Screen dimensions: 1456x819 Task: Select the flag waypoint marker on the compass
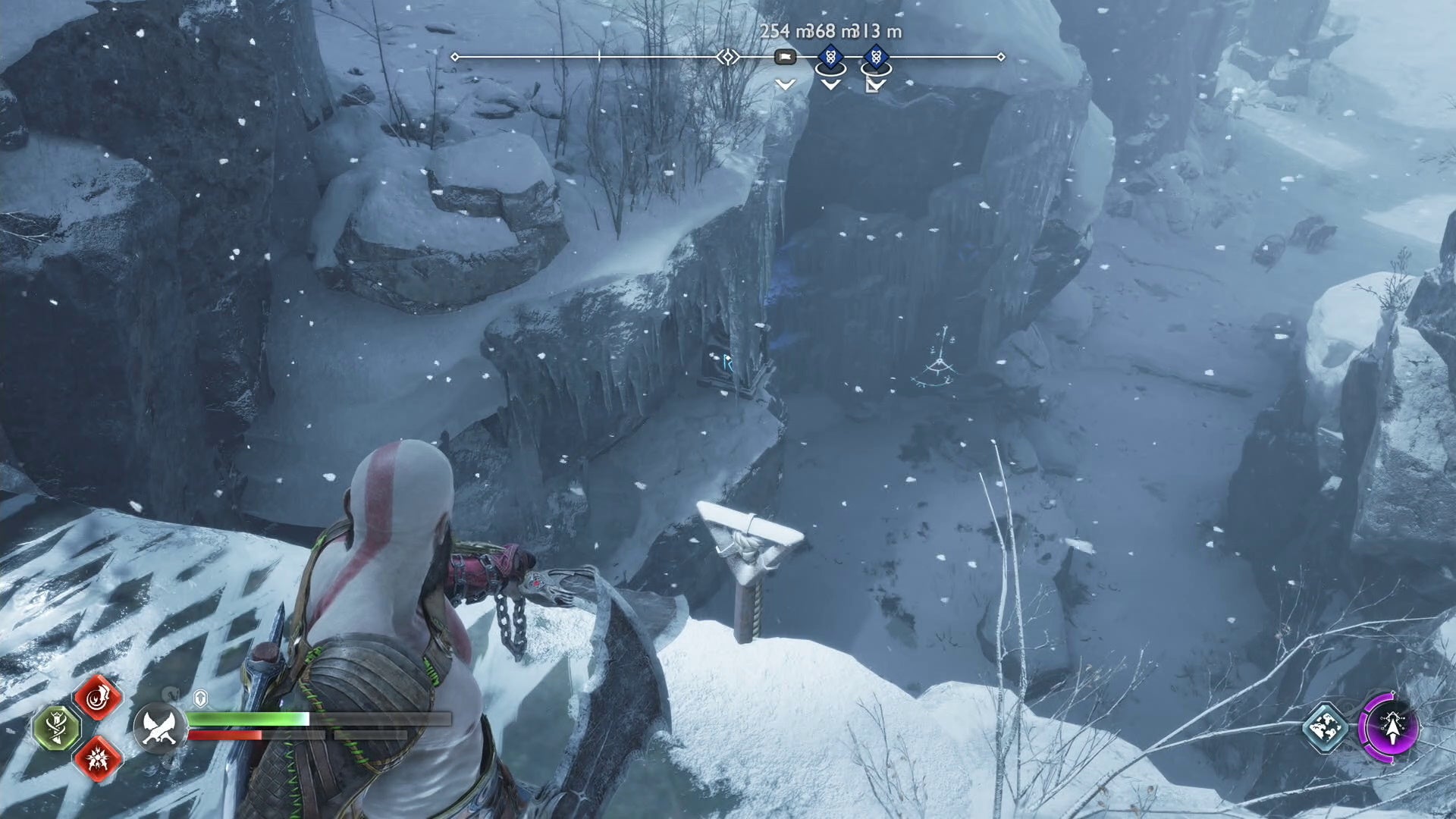tap(785, 57)
